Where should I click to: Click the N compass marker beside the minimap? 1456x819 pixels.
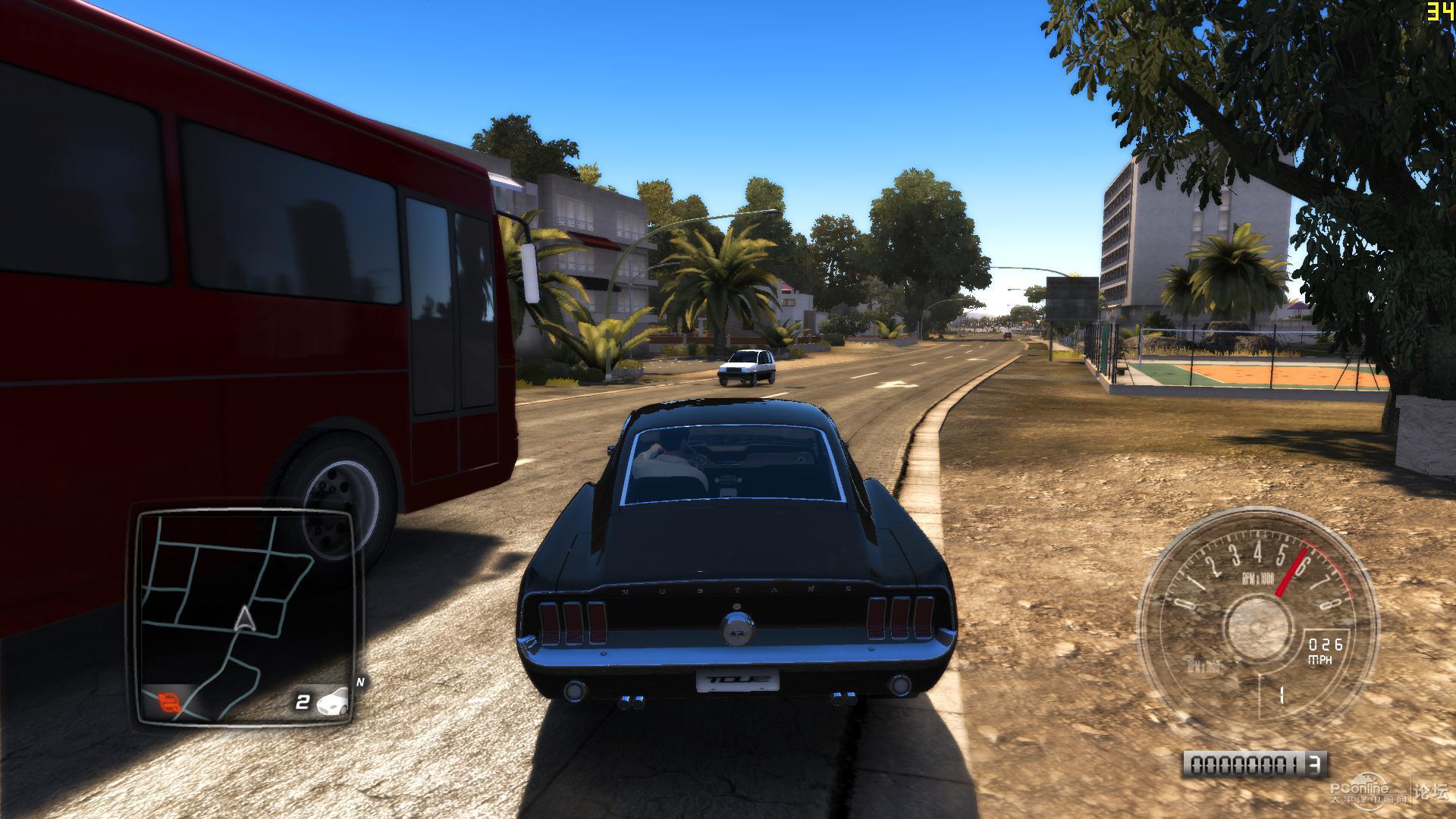click(x=361, y=682)
